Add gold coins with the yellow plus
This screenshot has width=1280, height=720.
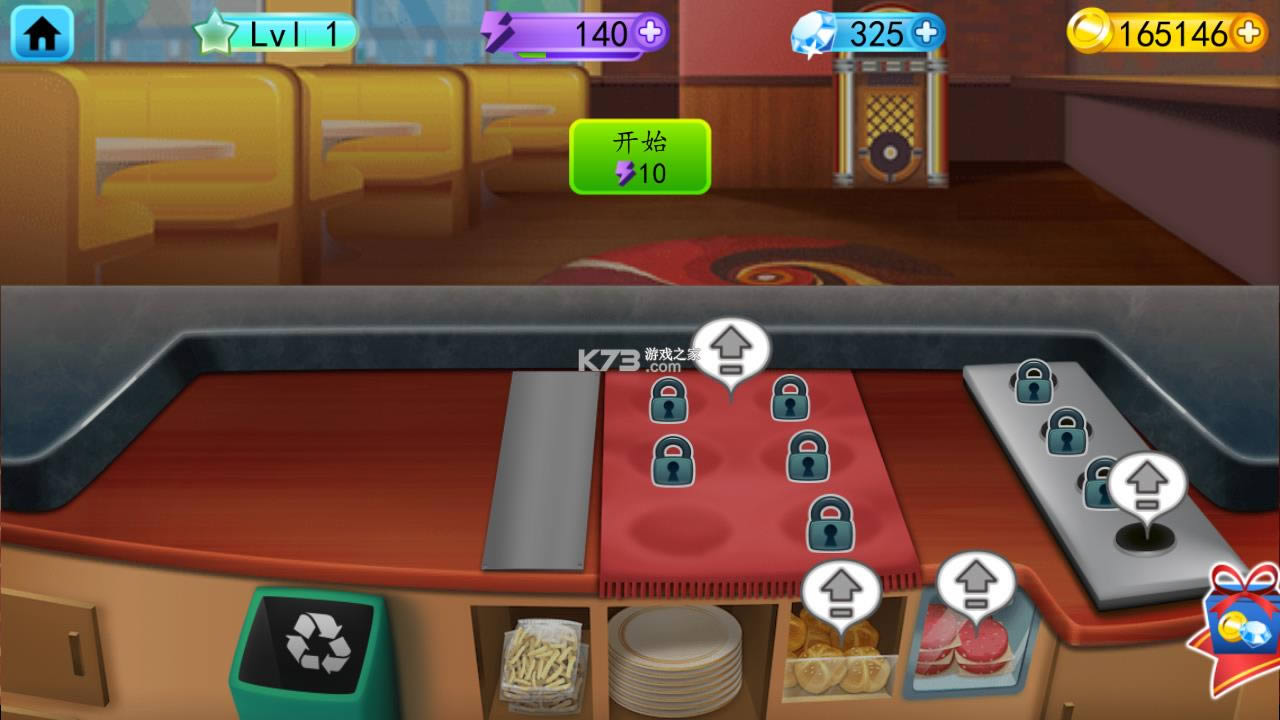(x=1248, y=33)
